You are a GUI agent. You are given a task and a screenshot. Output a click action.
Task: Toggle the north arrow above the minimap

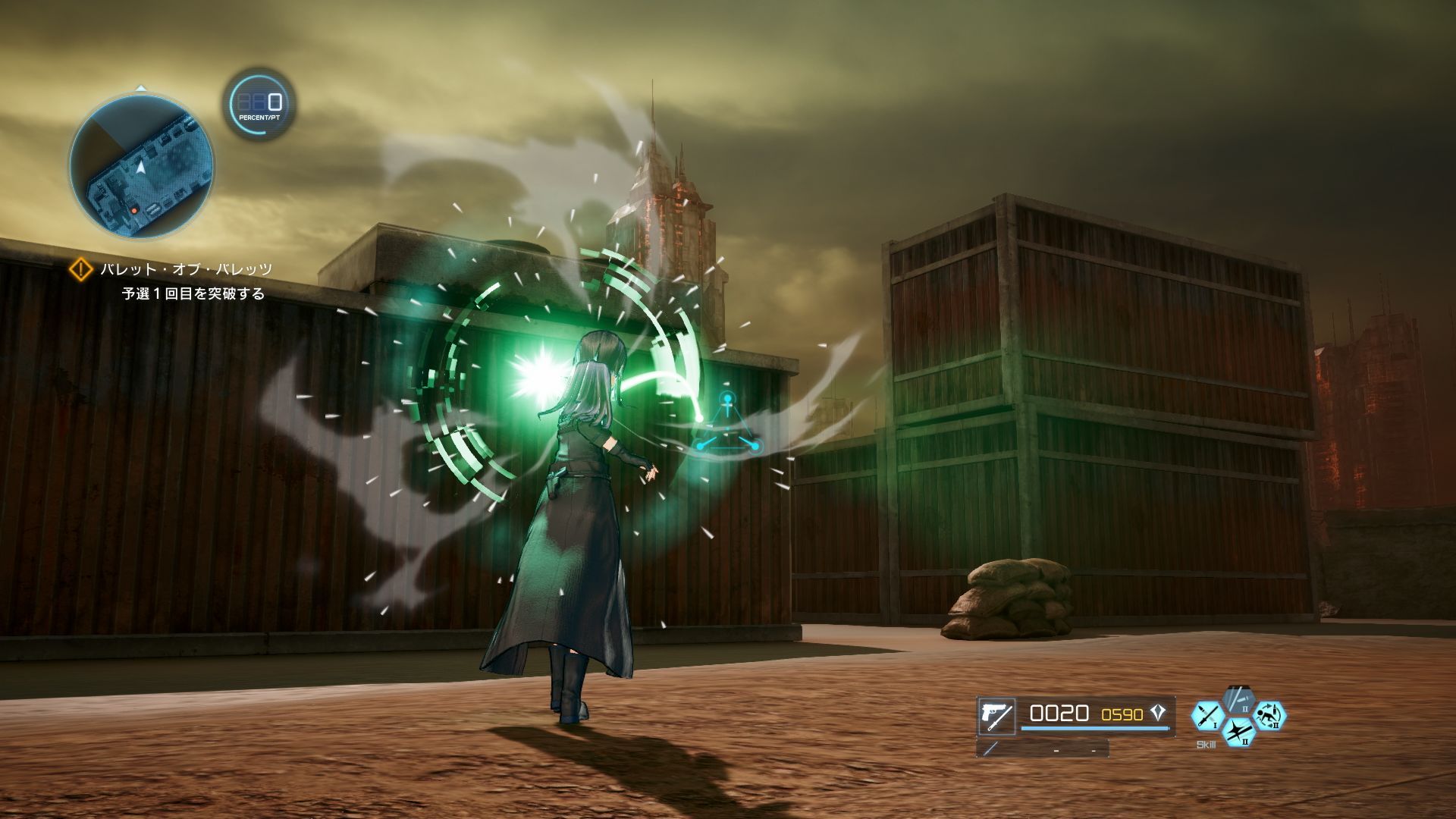[x=140, y=86]
